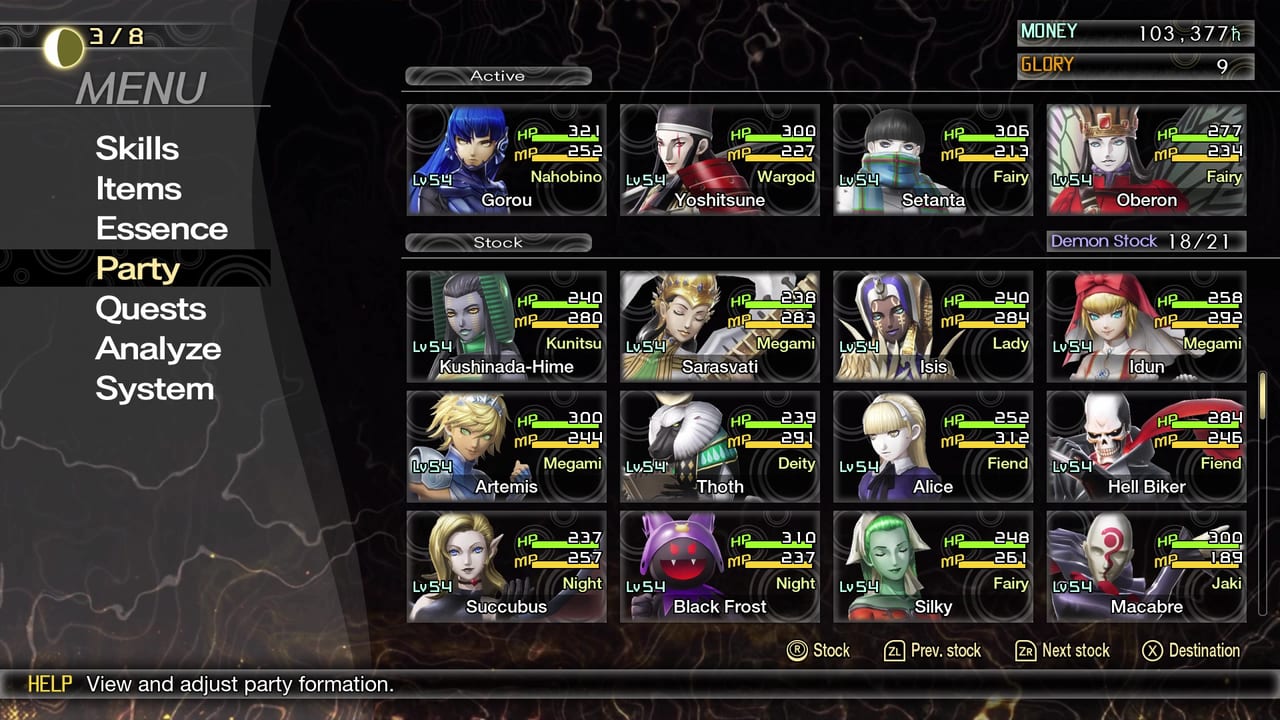The image size is (1280, 720).
Task: Open the System menu
Action: click(155, 388)
